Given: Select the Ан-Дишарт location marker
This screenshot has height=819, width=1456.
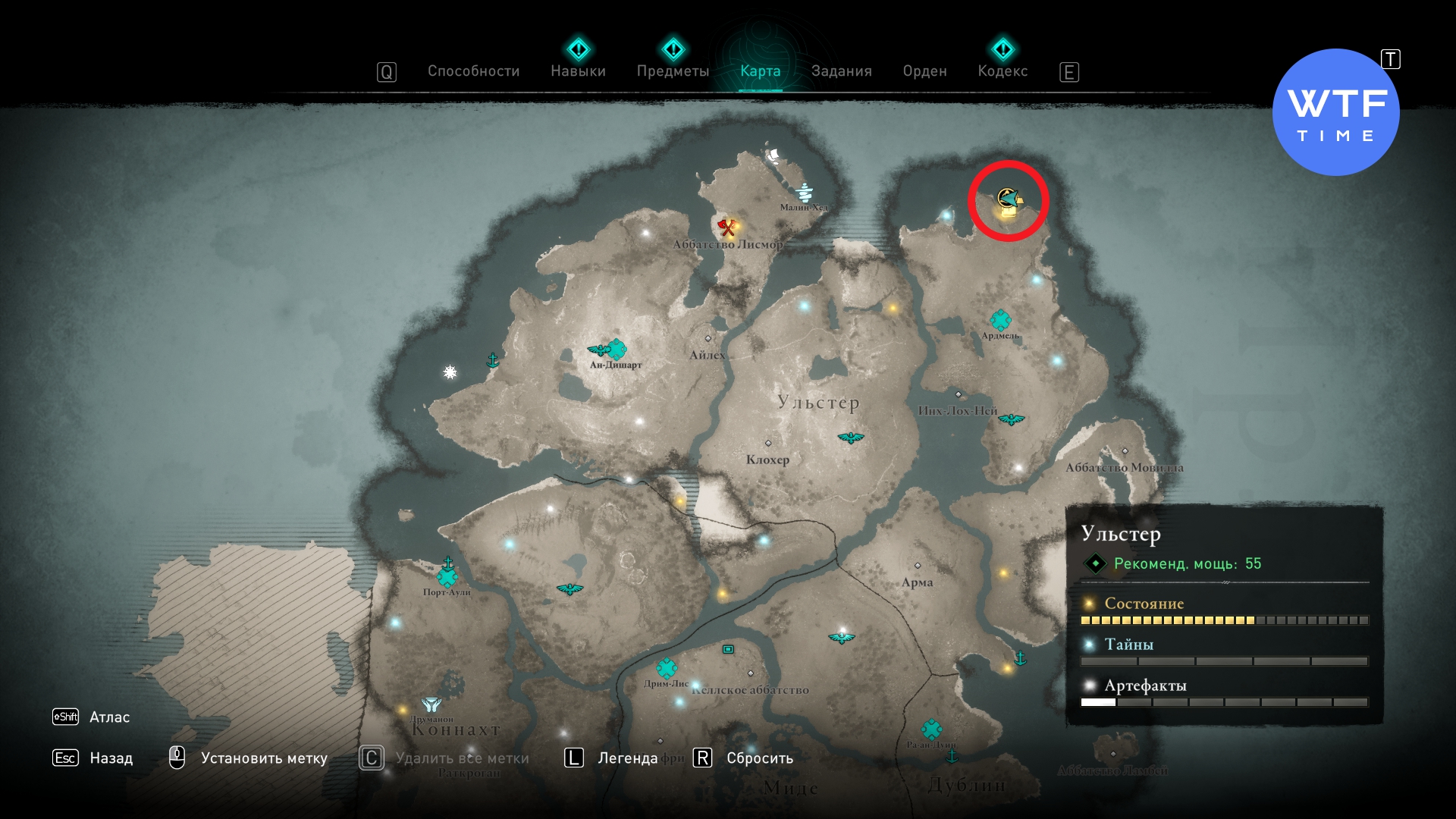Looking at the screenshot, I should 617,350.
